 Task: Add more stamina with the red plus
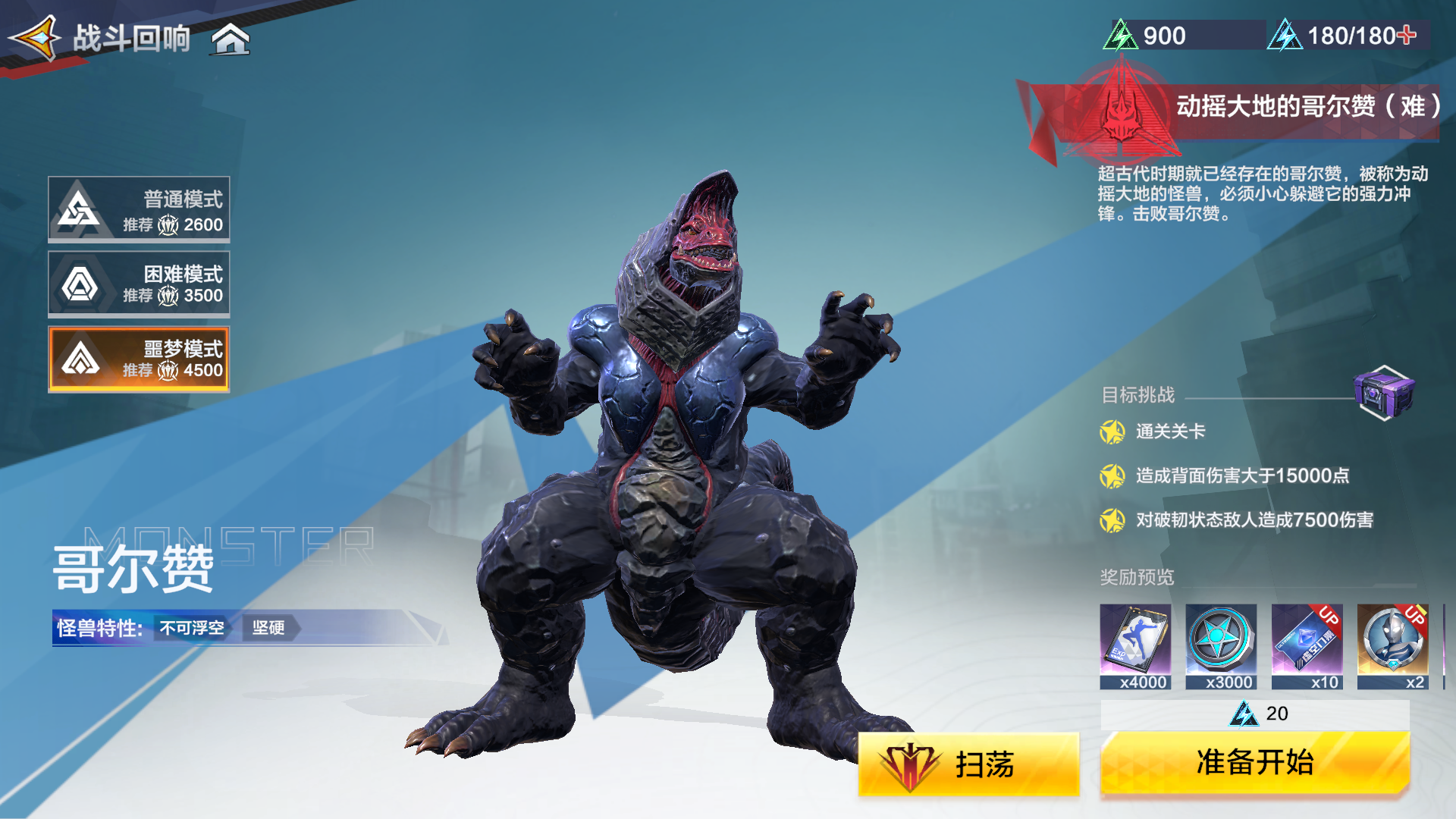pyautogui.click(x=1406, y=35)
